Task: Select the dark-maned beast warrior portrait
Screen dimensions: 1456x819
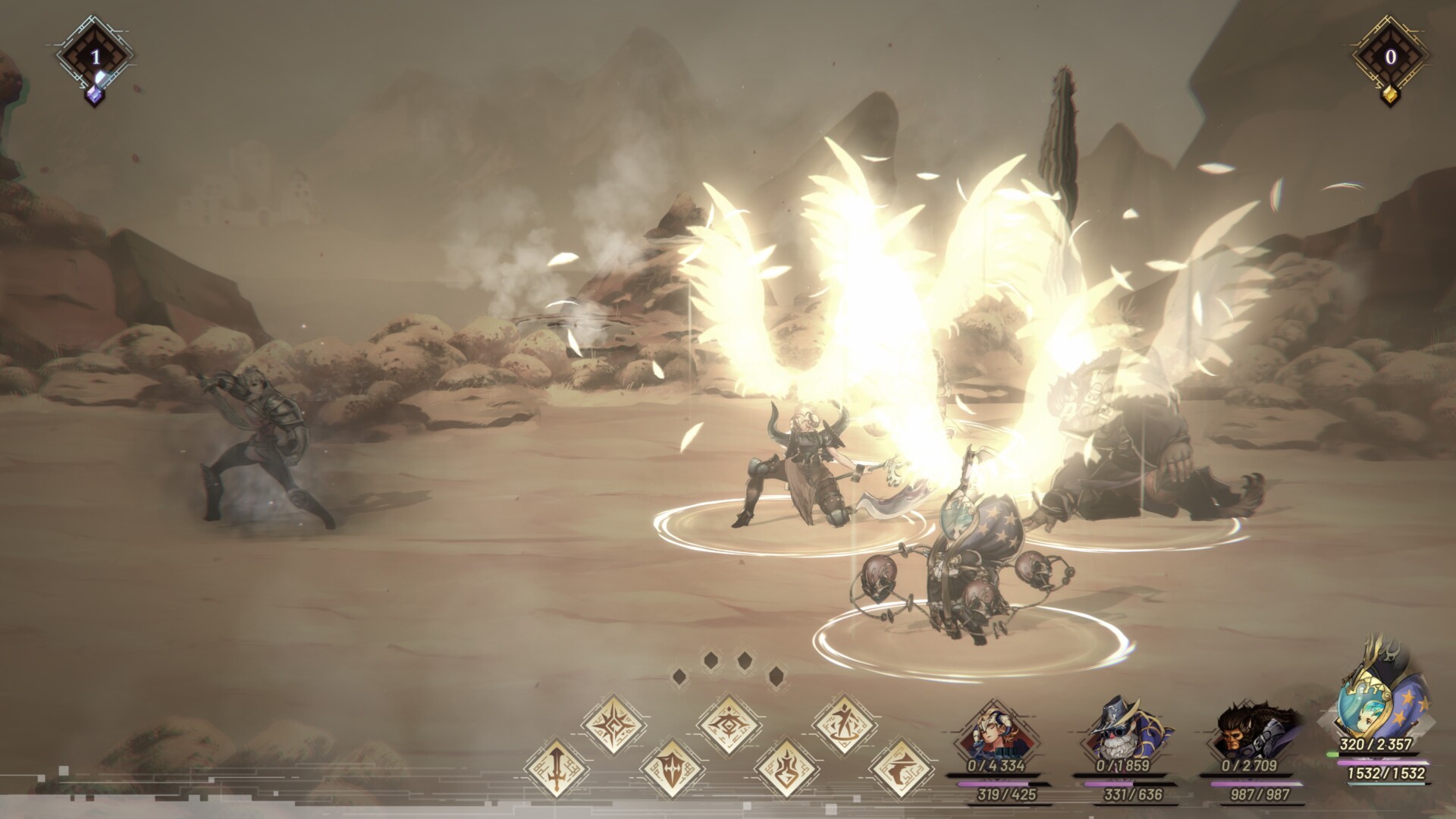Action: click(1244, 732)
